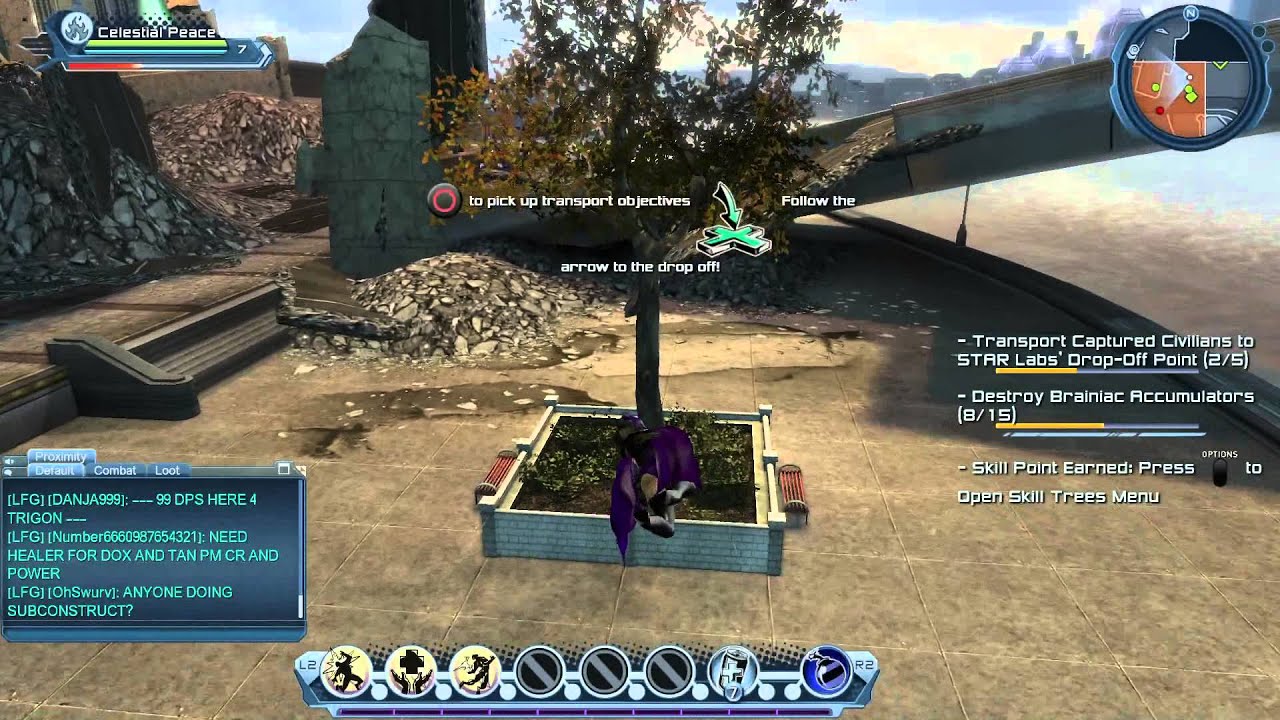
Task: Switch to the Combat chat tab
Action: pos(115,470)
